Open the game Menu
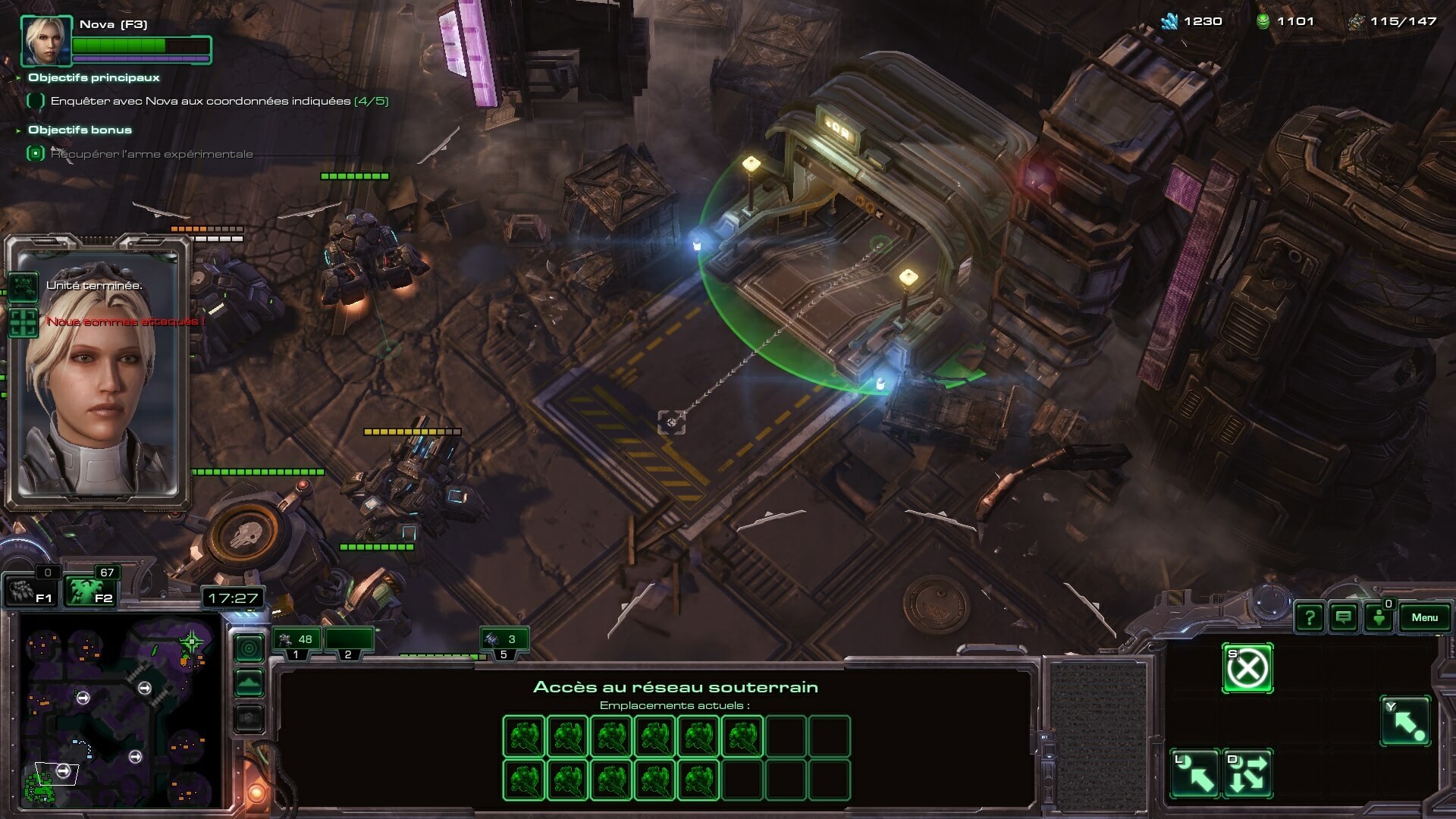This screenshot has width=1456, height=819. pyautogui.click(x=1424, y=617)
